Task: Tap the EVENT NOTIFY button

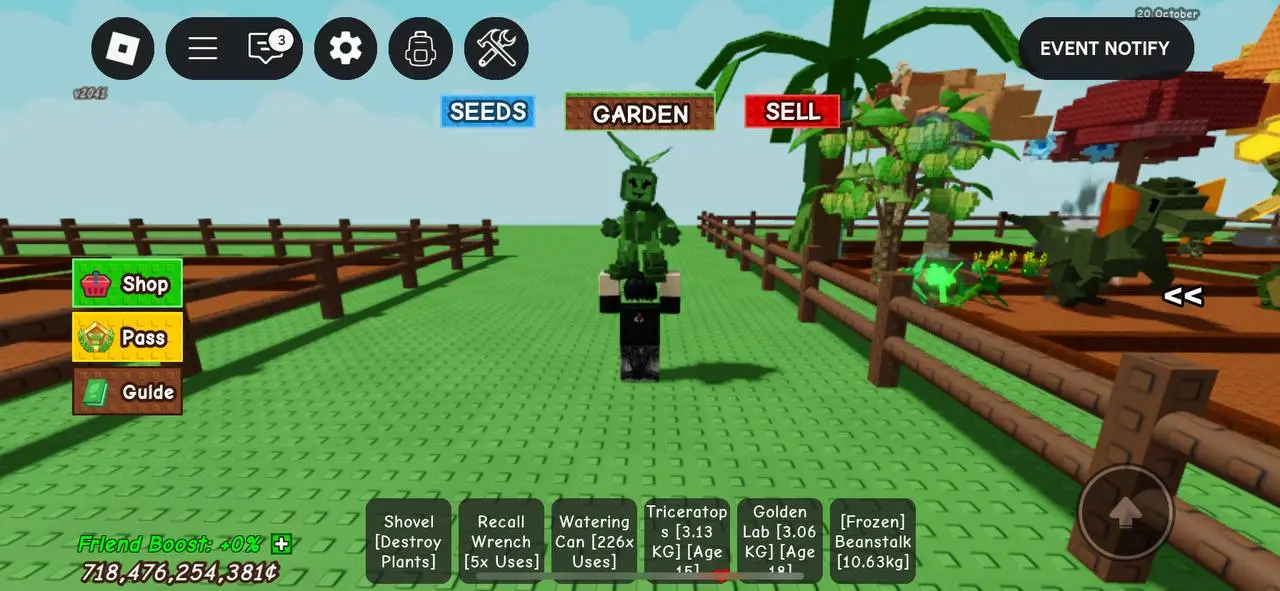Action: 1105,48
